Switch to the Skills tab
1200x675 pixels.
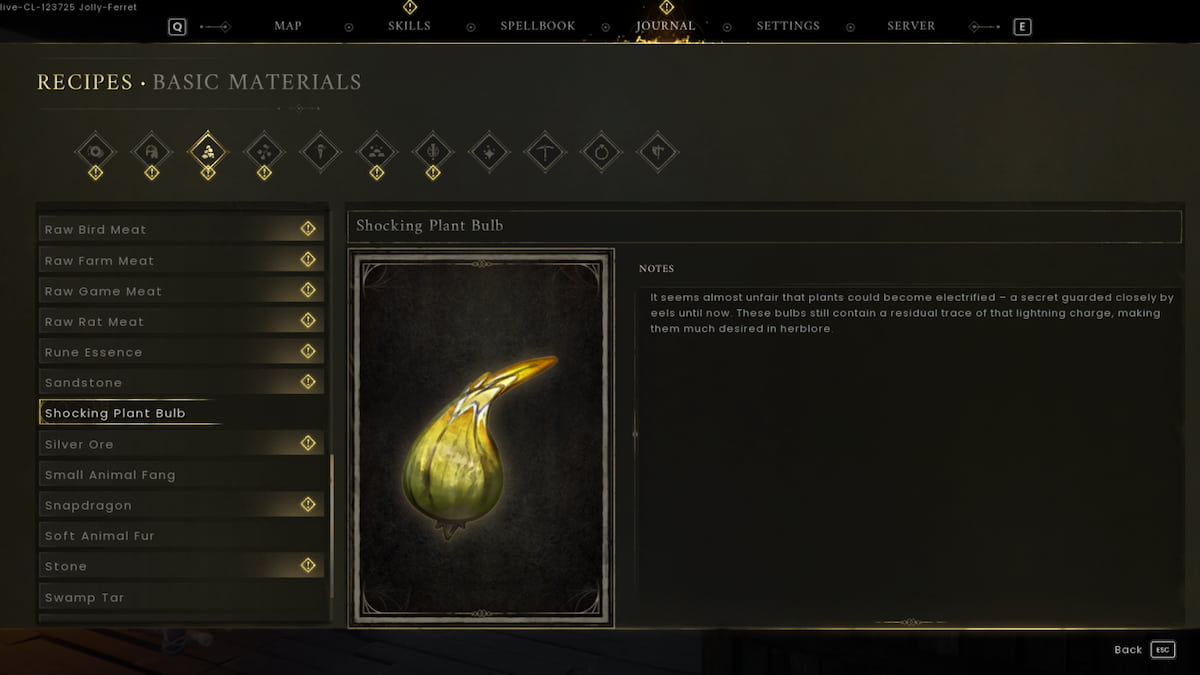409,26
